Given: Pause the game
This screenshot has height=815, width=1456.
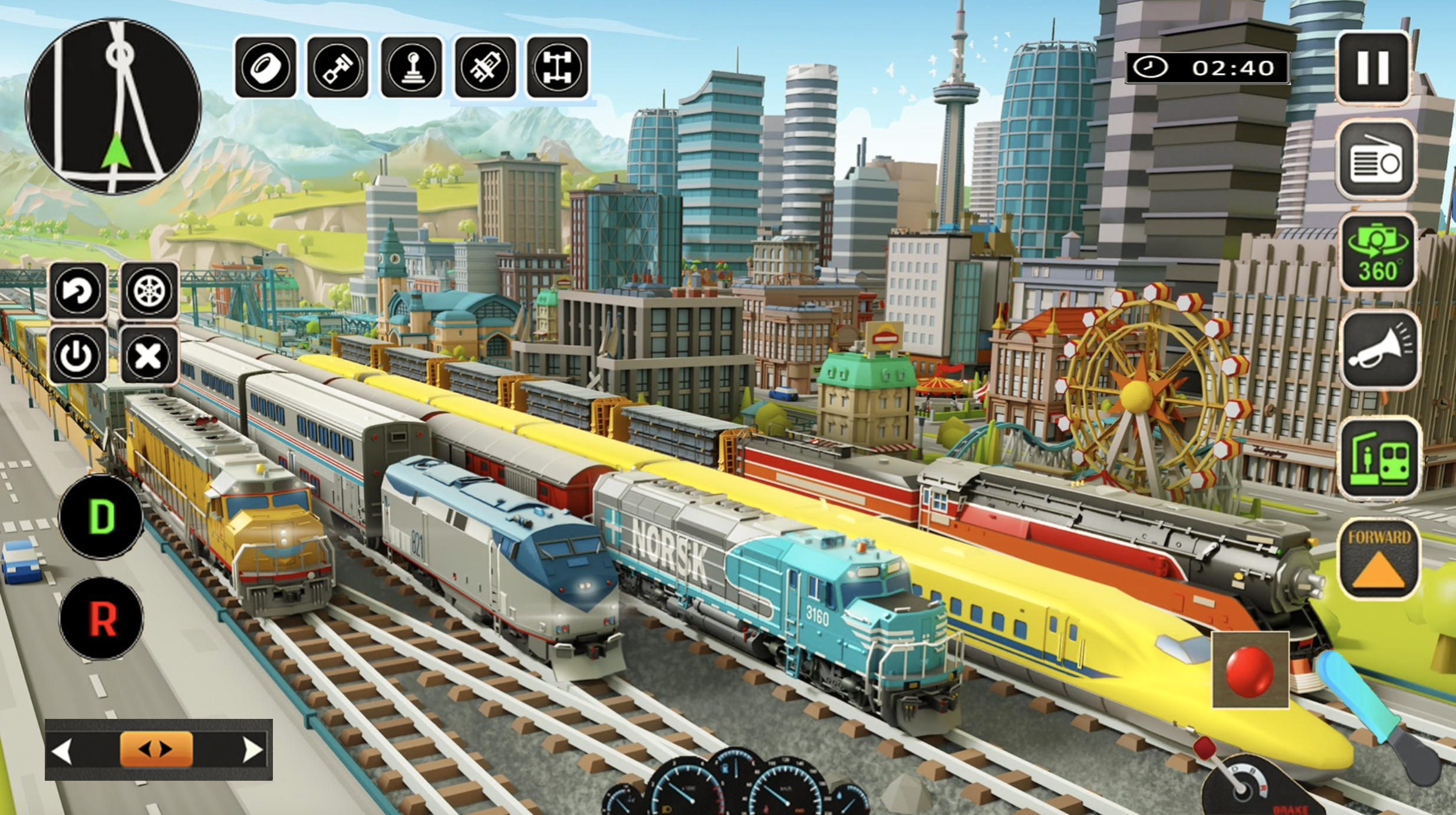Looking at the screenshot, I should click(1373, 67).
